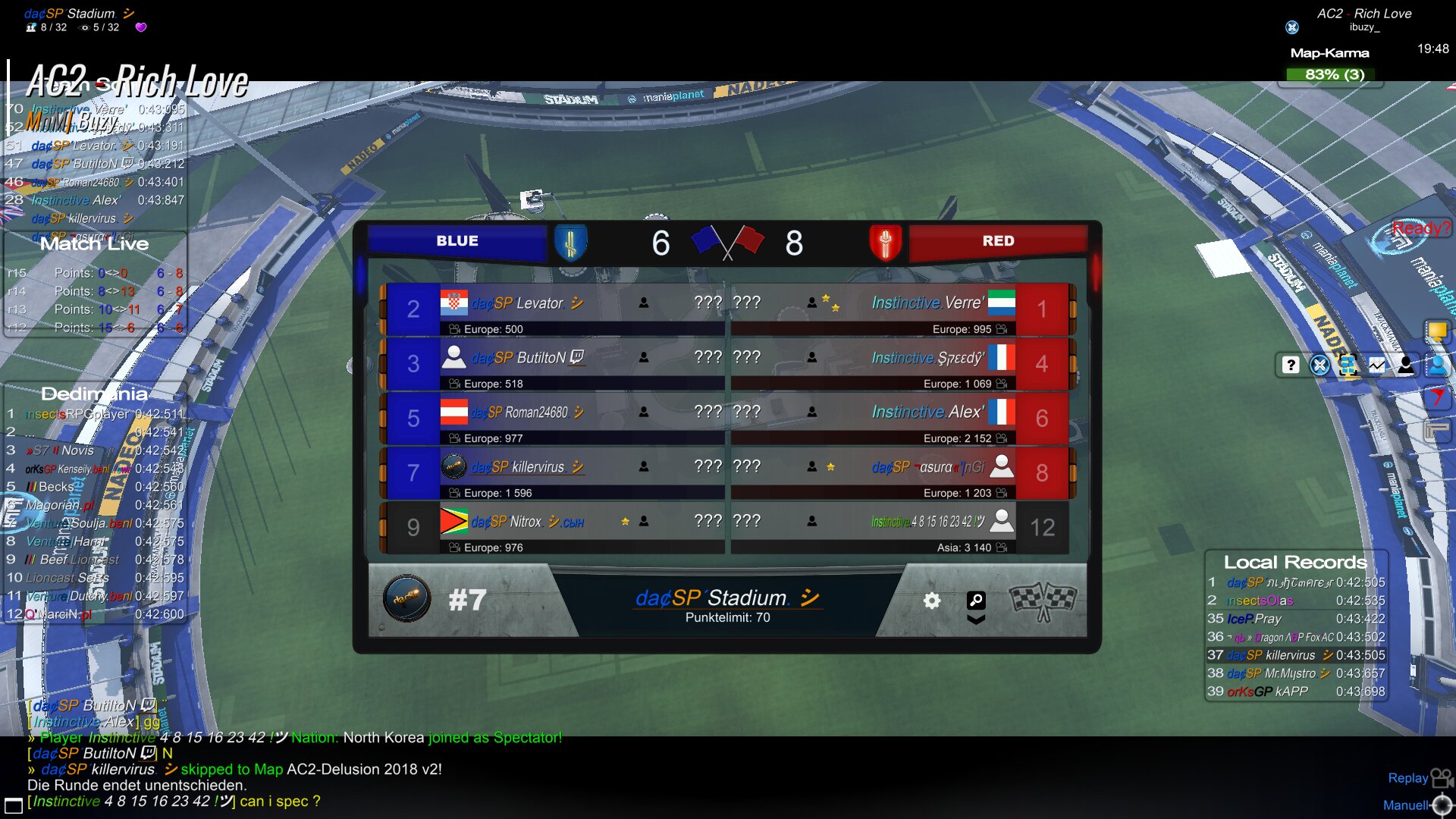Click the scoreboard magnifier search icon
The height and width of the screenshot is (819, 1456).
point(976,600)
